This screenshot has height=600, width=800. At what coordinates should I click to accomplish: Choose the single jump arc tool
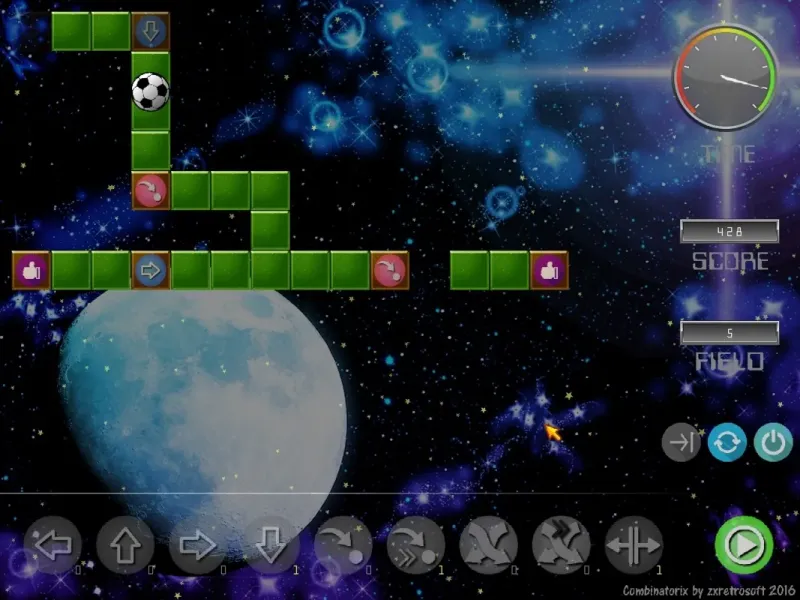[343, 546]
